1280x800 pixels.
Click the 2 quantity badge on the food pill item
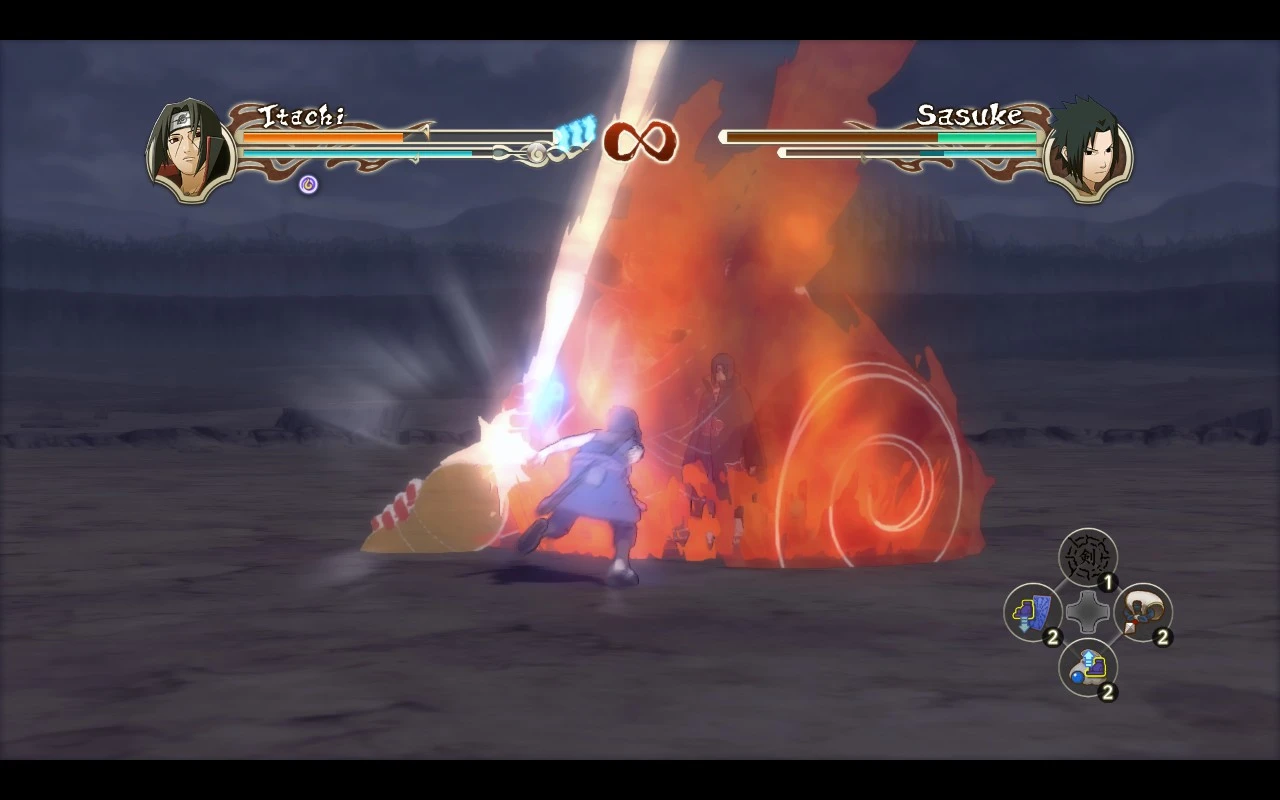click(x=1107, y=690)
